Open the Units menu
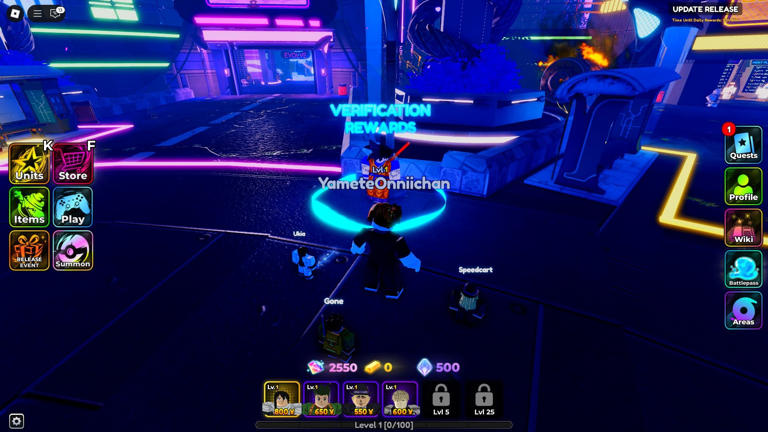 point(29,163)
